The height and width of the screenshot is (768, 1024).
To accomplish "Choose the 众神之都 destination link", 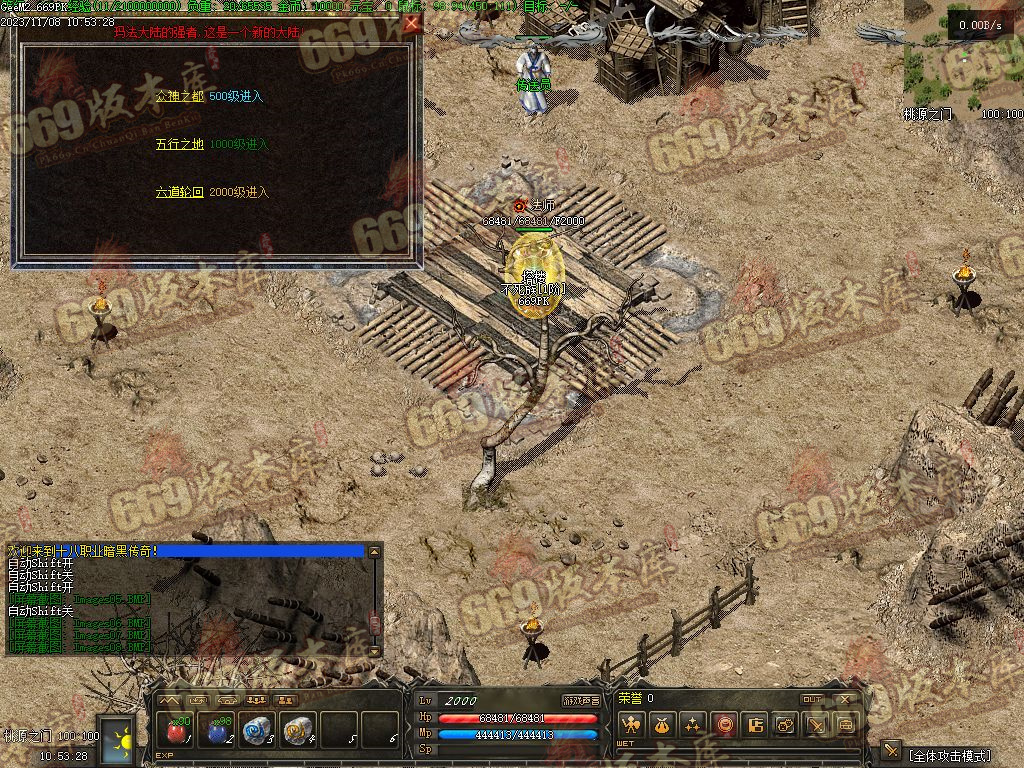I will (x=179, y=96).
